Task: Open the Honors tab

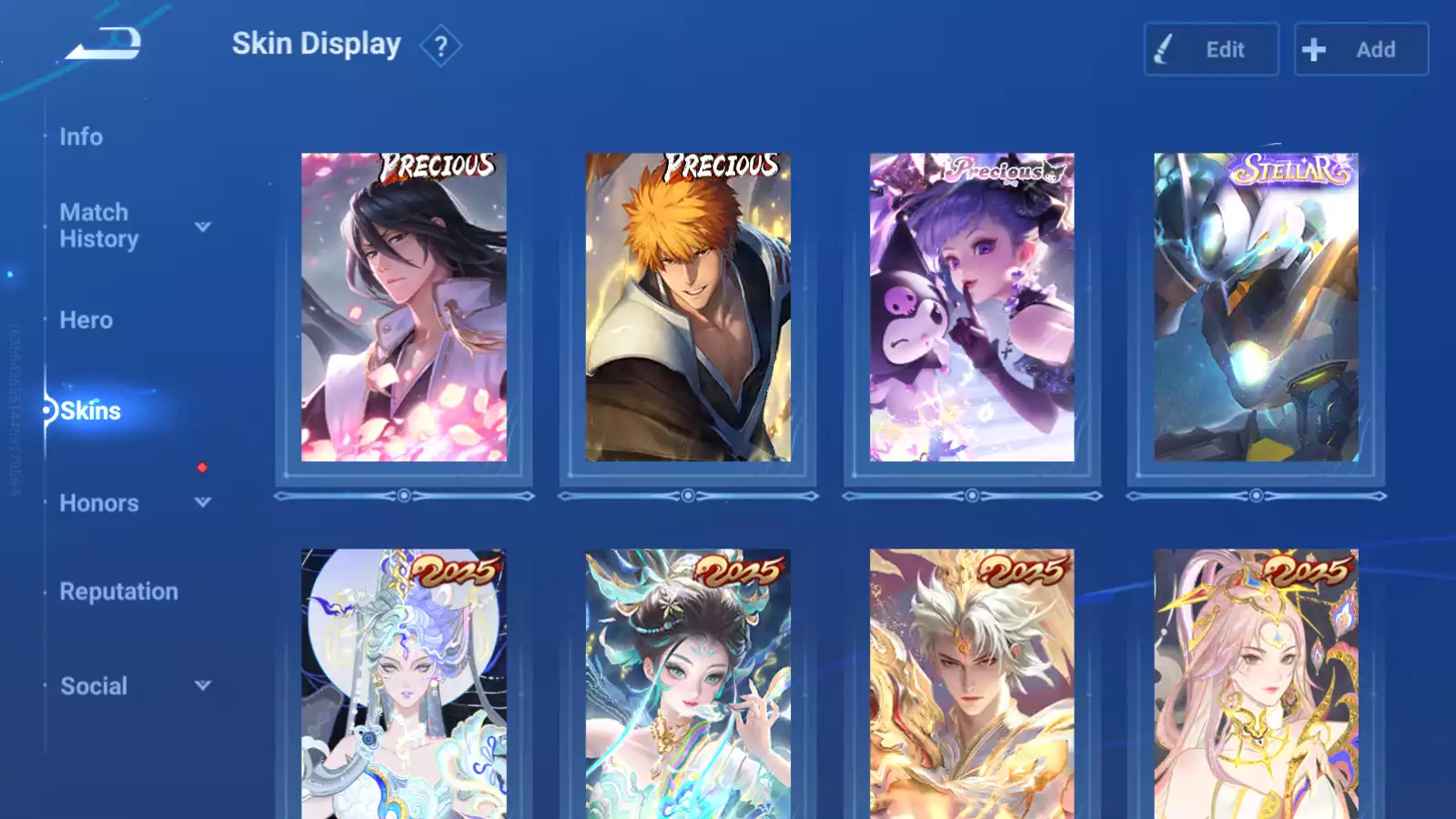Action: (99, 503)
